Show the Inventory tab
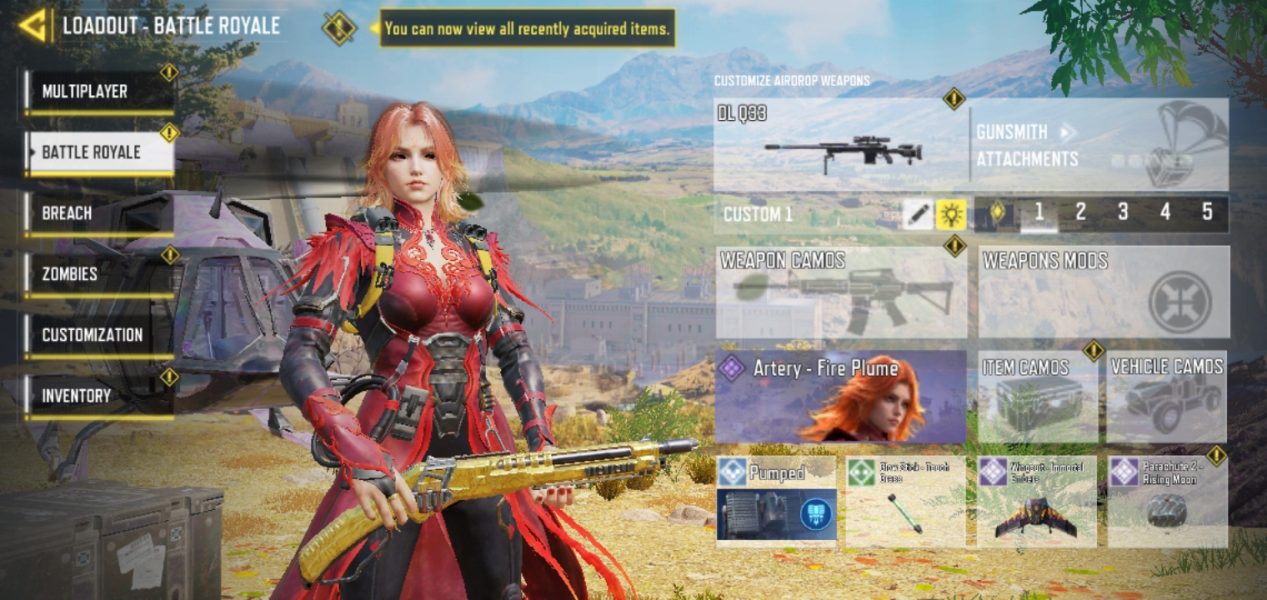 click(x=99, y=396)
